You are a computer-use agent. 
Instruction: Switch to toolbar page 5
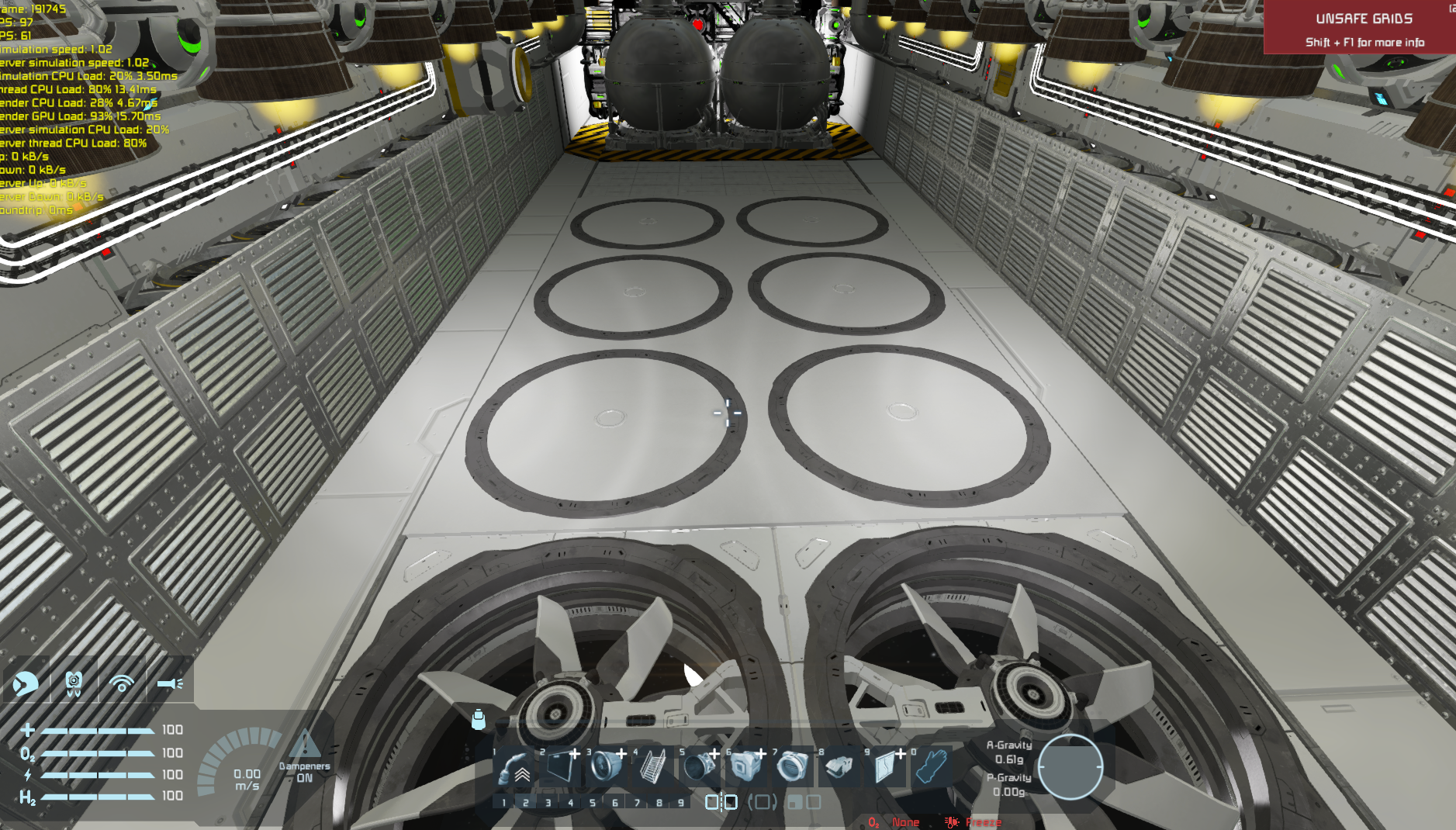tap(593, 803)
